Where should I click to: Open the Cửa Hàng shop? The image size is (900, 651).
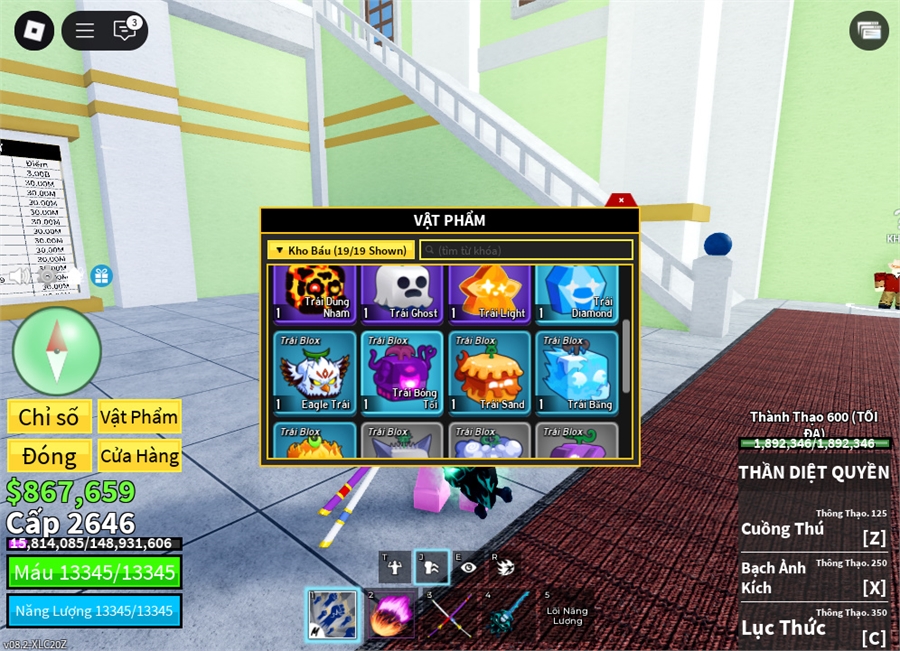pyautogui.click(x=139, y=457)
